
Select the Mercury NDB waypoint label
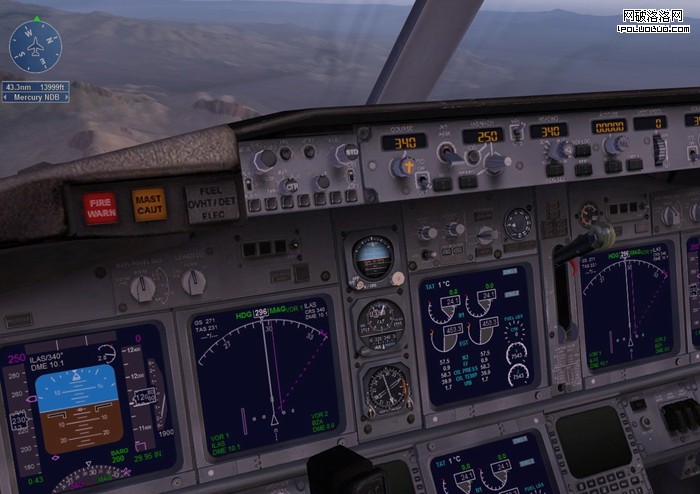click(x=35, y=97)
